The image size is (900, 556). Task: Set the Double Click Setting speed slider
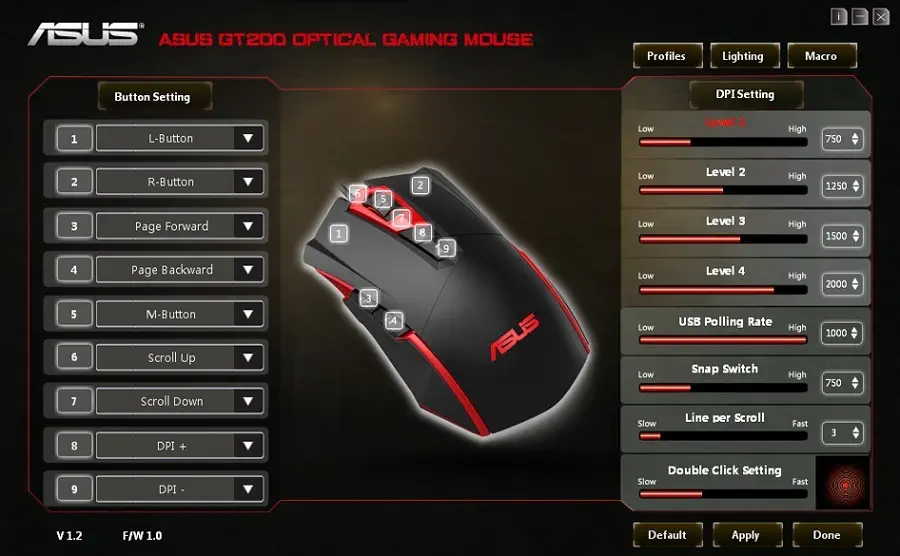[722, 493]
